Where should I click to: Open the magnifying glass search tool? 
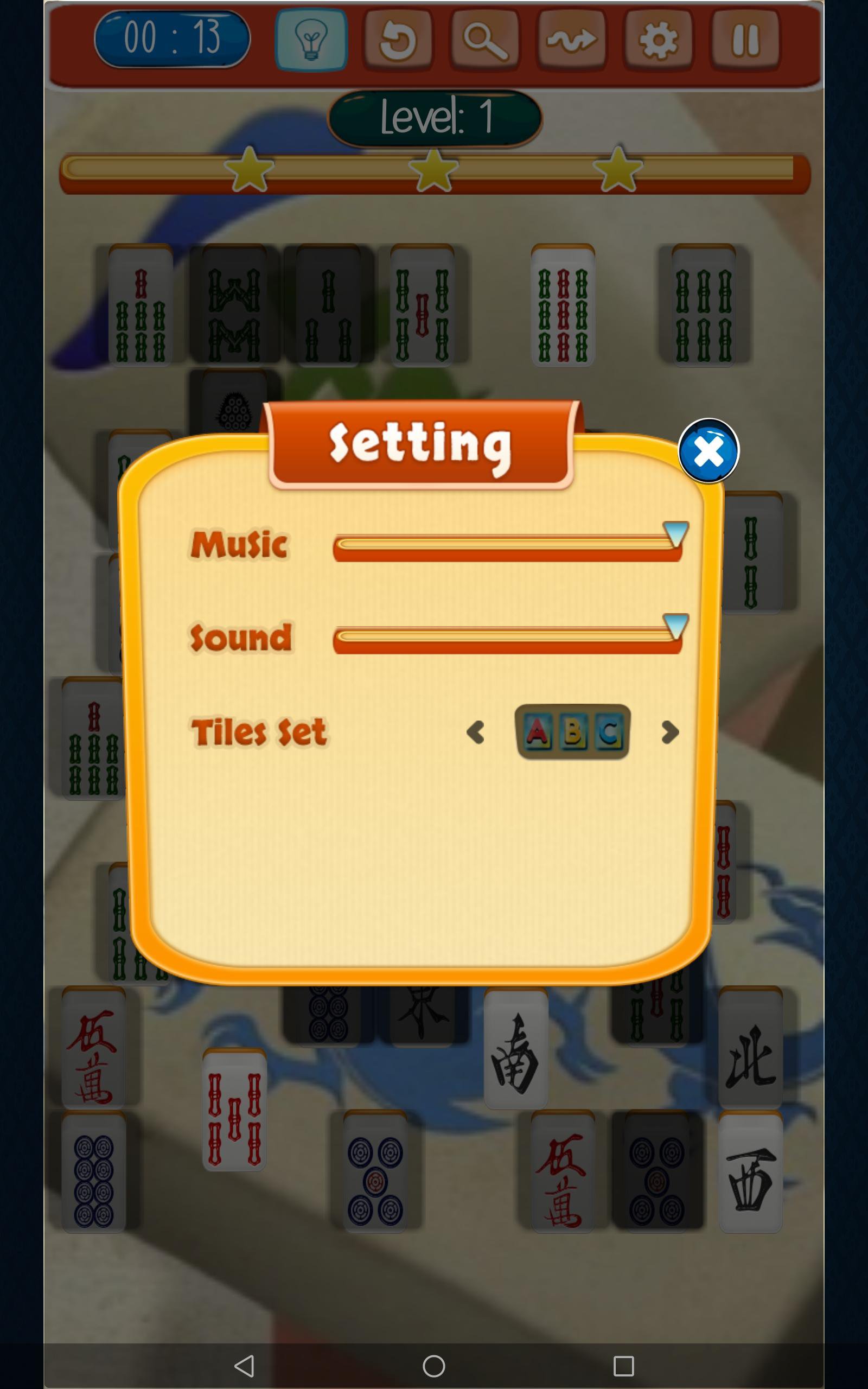[484, 40]
